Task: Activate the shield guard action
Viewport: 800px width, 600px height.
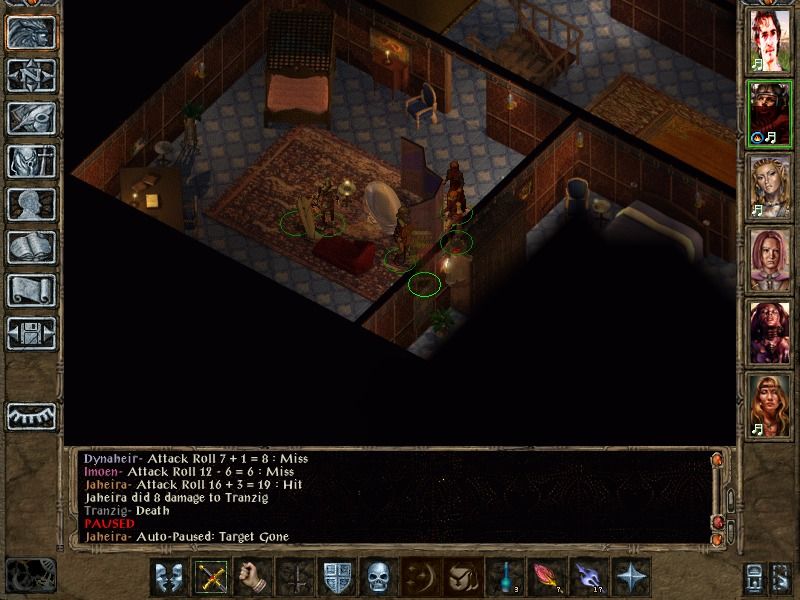Action: tap(336, 577)
